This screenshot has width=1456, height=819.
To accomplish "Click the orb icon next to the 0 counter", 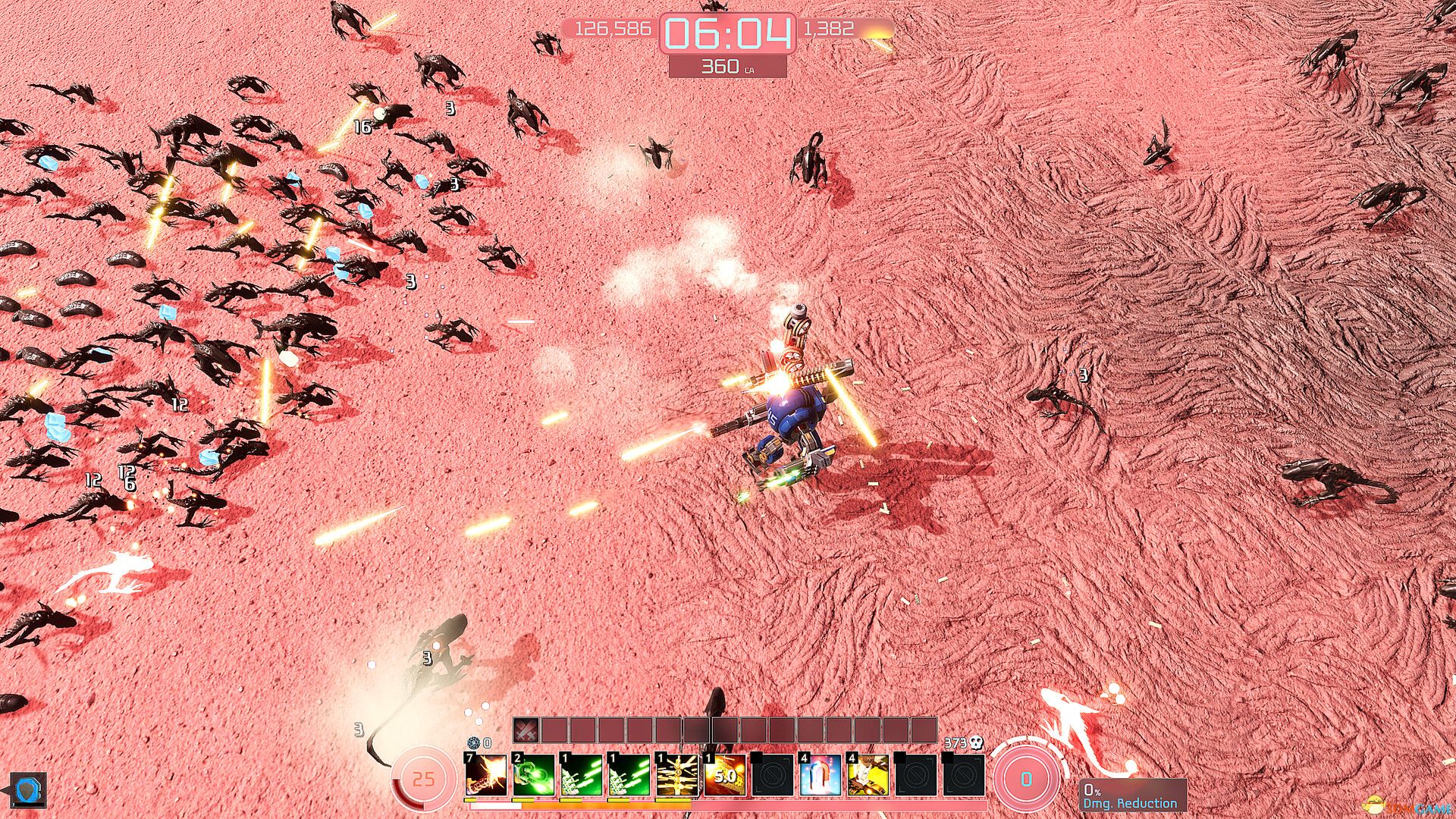I will pos(474,743).
